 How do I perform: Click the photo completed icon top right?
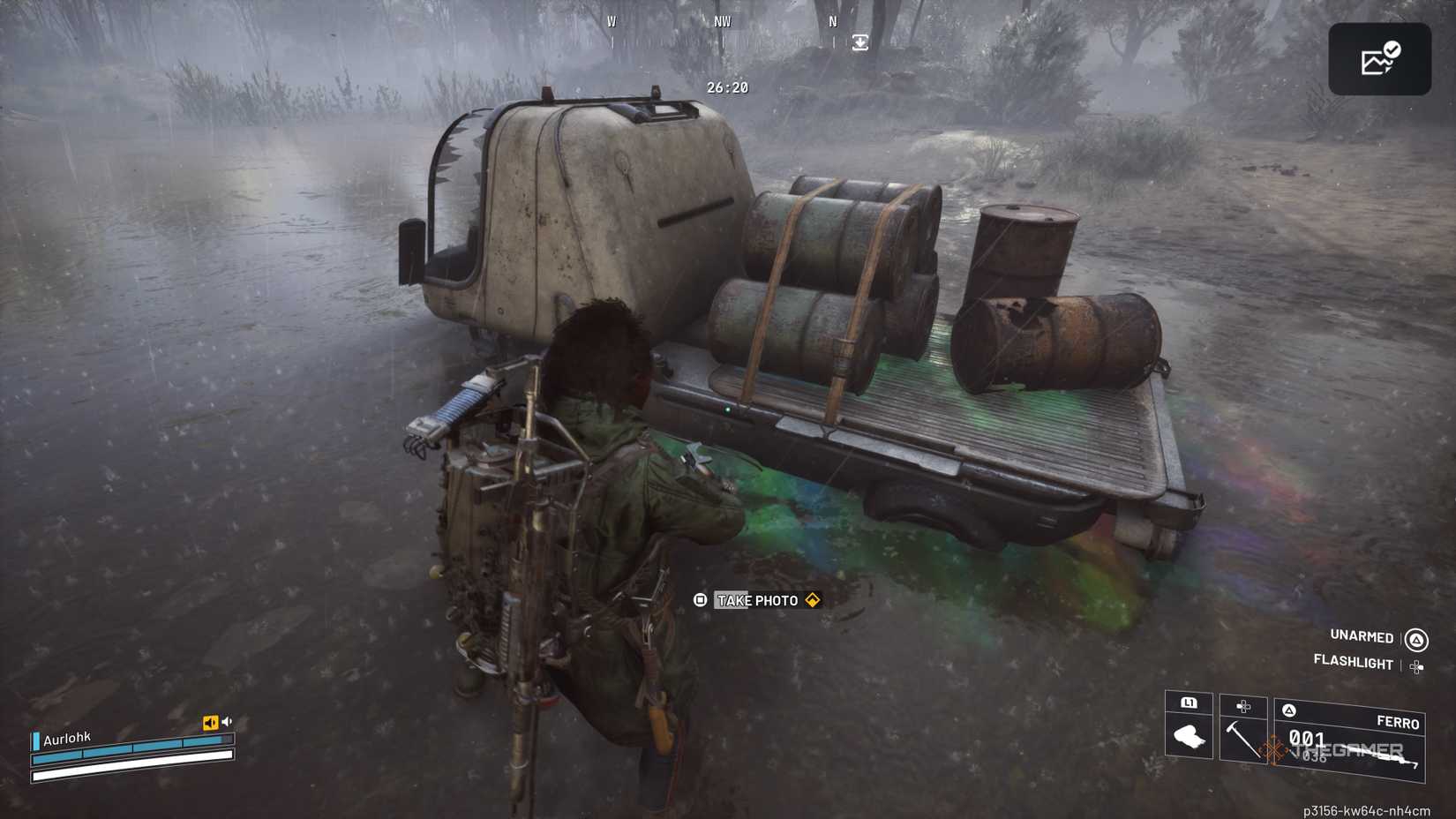pyautogui.click(x=1379, y=56)
